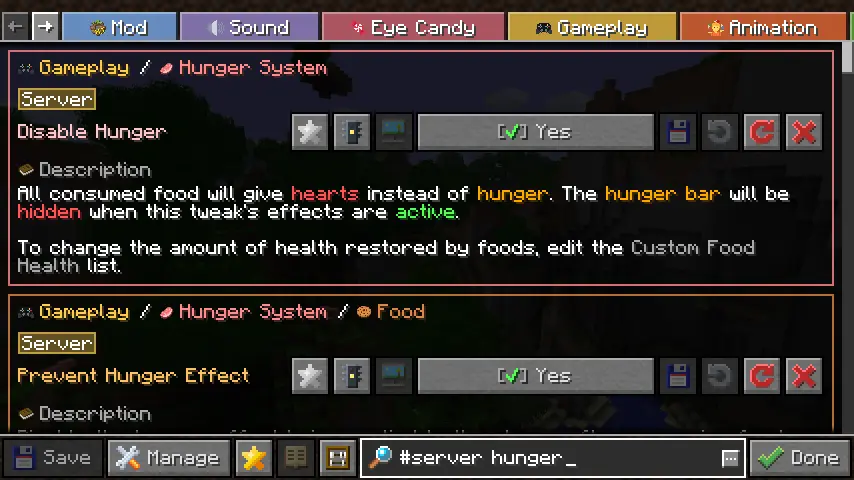The image size is (854, 480).
Task: Click the right arrow tab scroller
Action: 46,27
